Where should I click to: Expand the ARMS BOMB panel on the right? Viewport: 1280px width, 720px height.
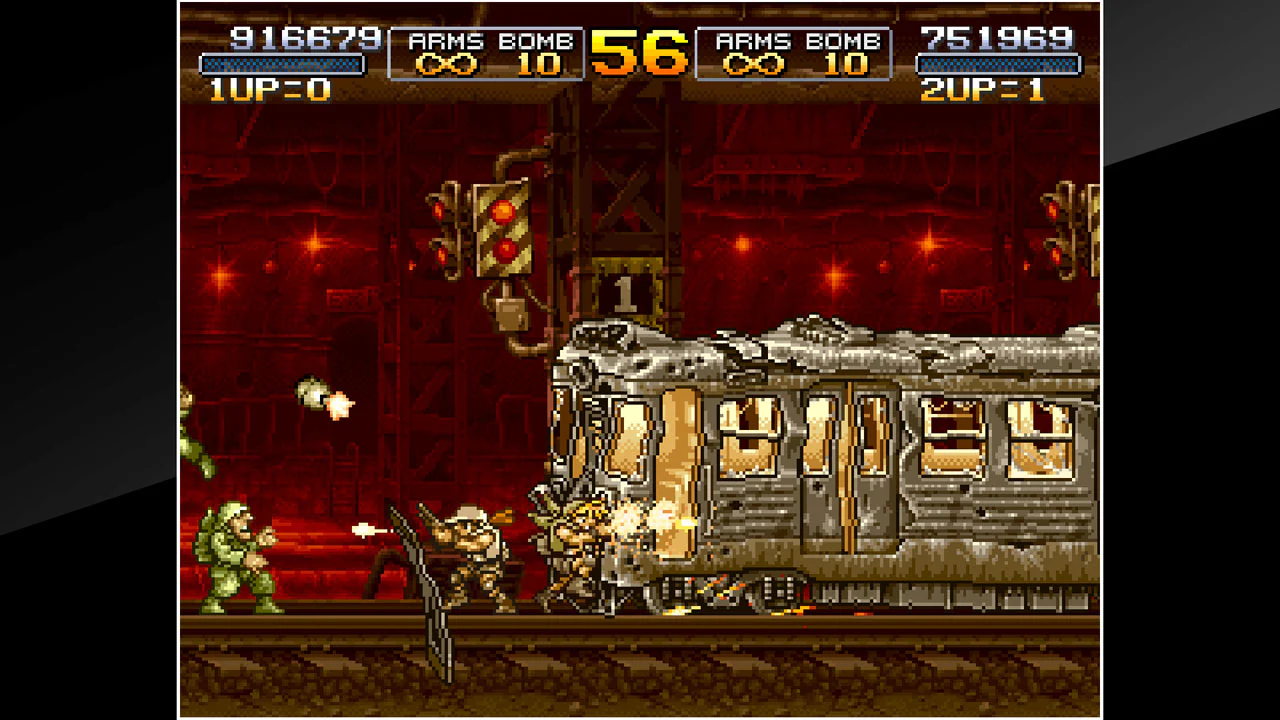(795, 55)
